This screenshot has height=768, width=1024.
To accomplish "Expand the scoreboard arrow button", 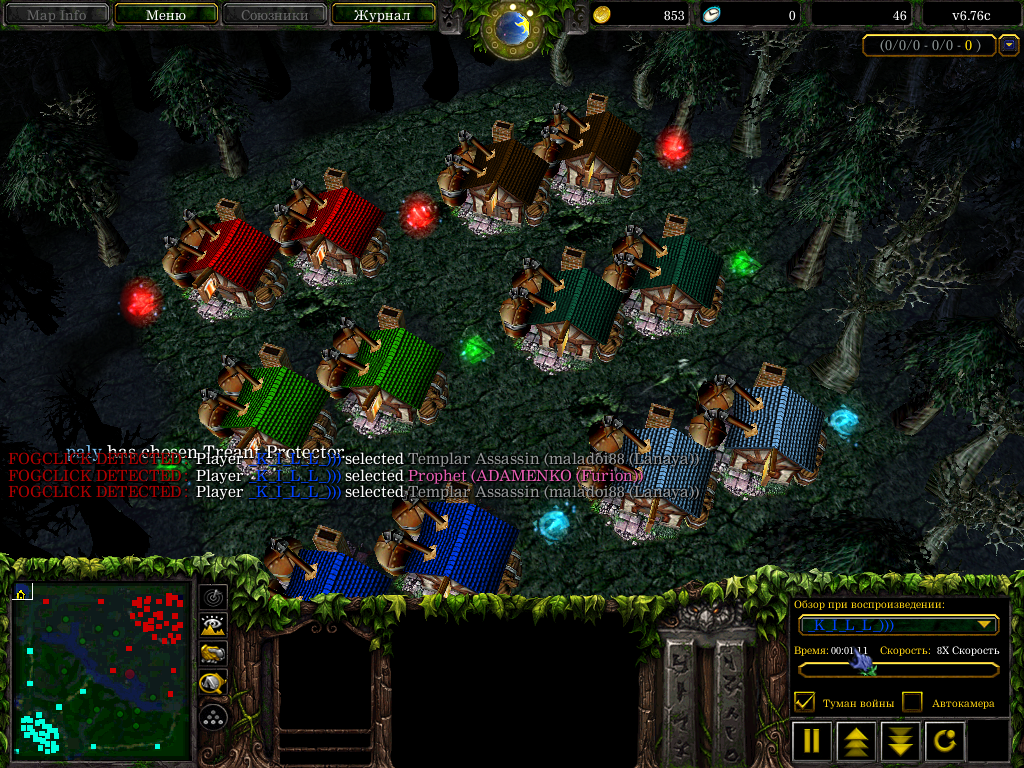I will 1009,45.
